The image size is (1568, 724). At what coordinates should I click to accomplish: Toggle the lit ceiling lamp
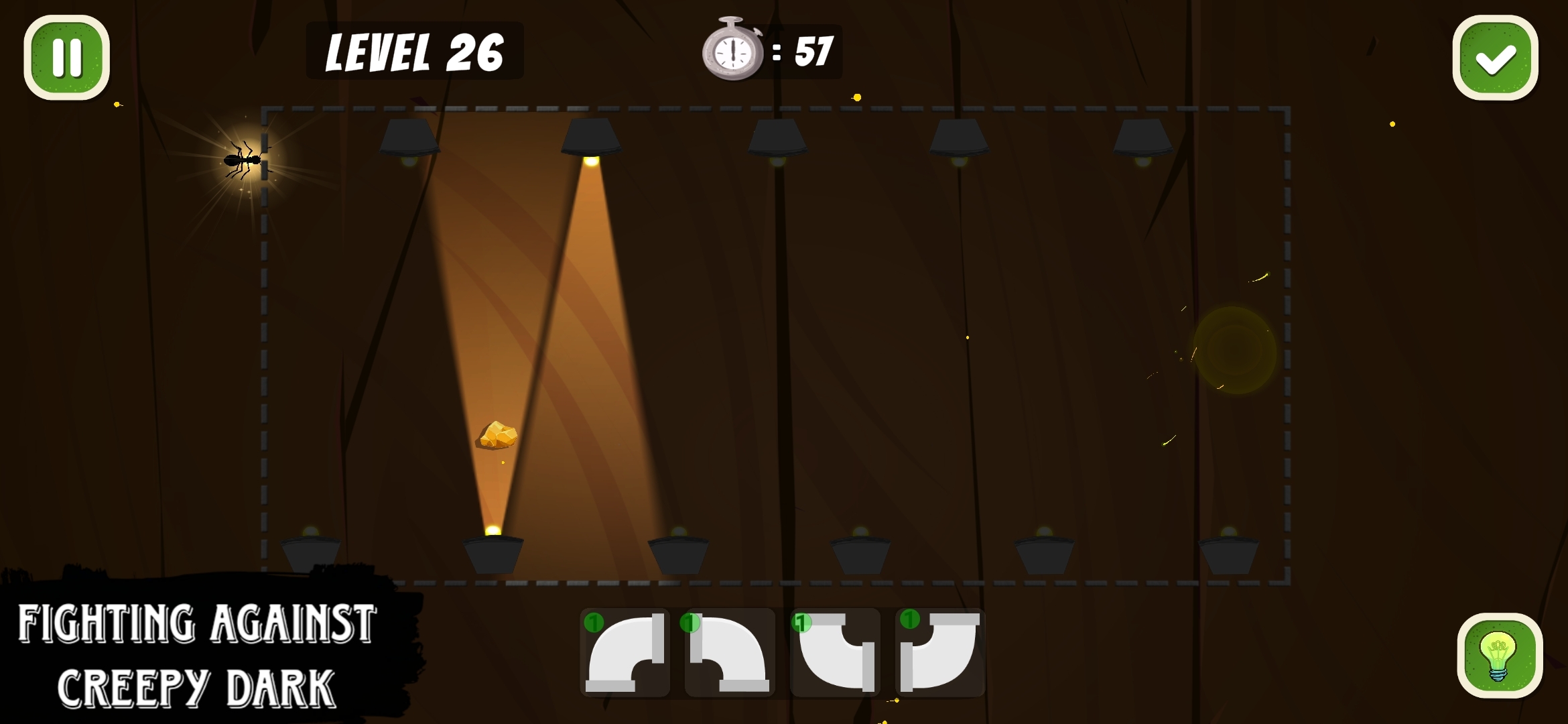pos(592,137)
